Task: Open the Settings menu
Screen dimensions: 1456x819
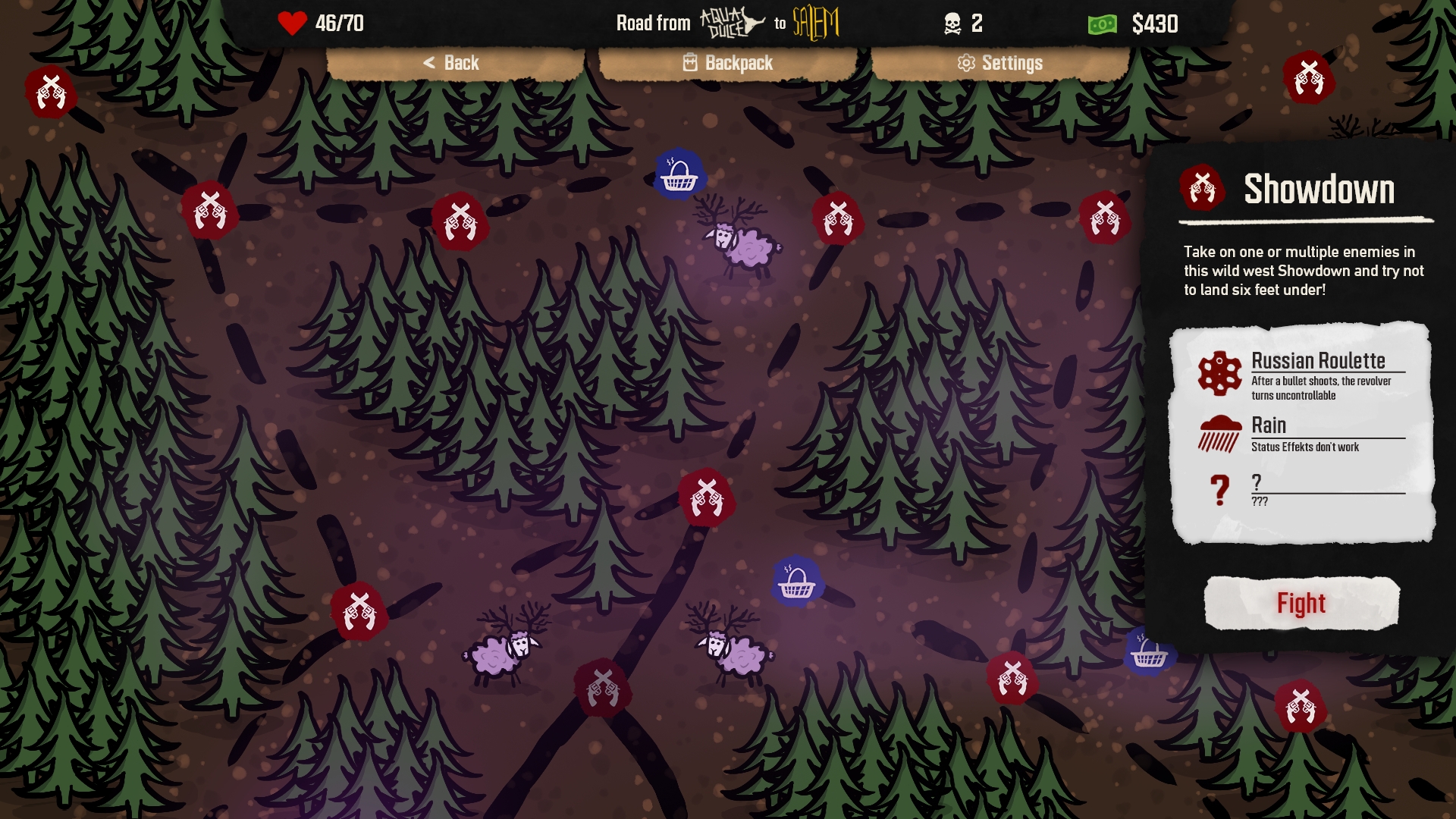Action: (x=1000, y=63)
